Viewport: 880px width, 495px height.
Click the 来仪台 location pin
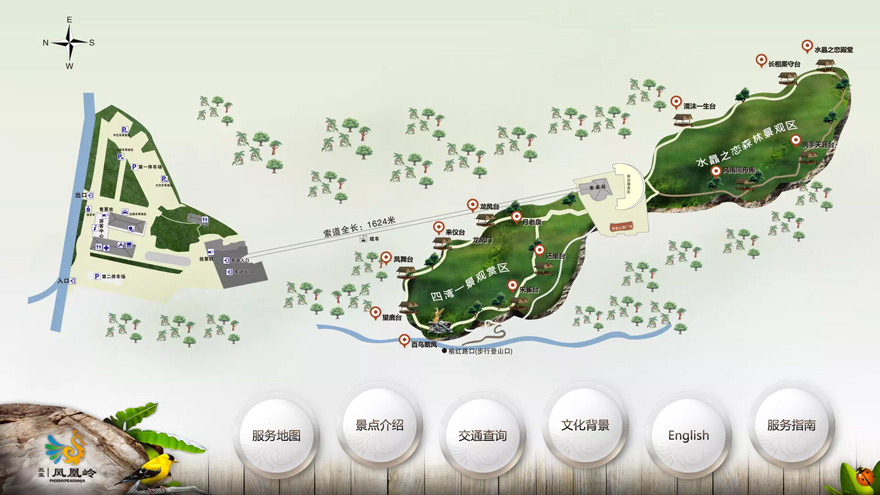[440, 228]
